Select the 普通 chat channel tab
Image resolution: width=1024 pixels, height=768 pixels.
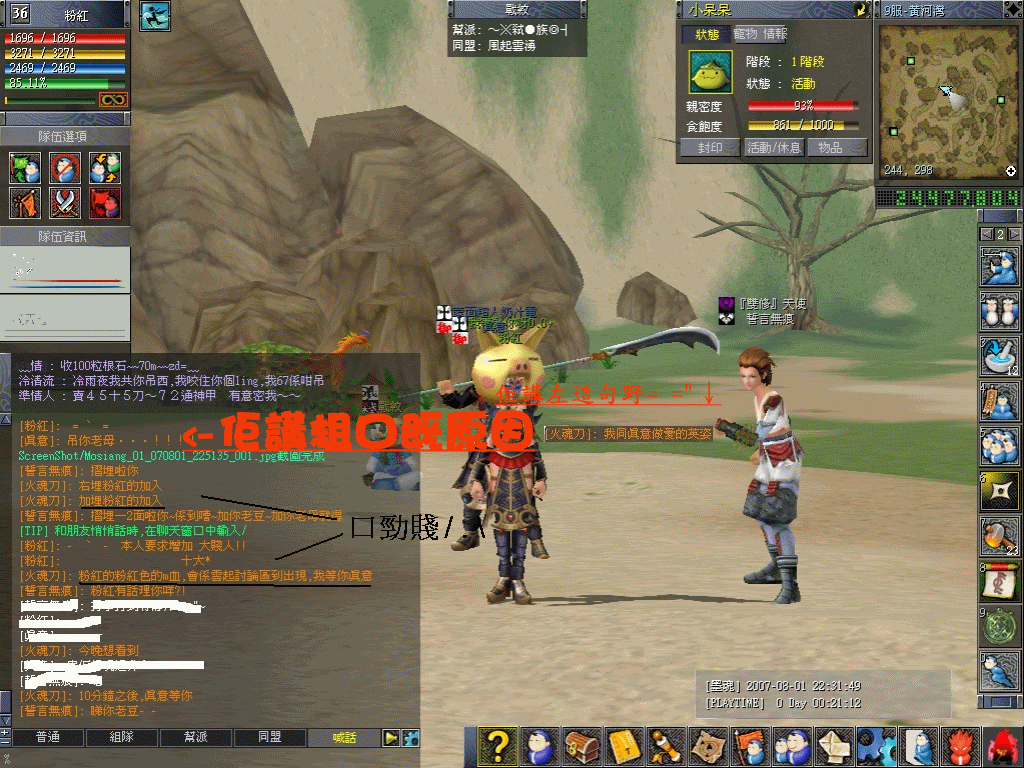pos(47,738)
